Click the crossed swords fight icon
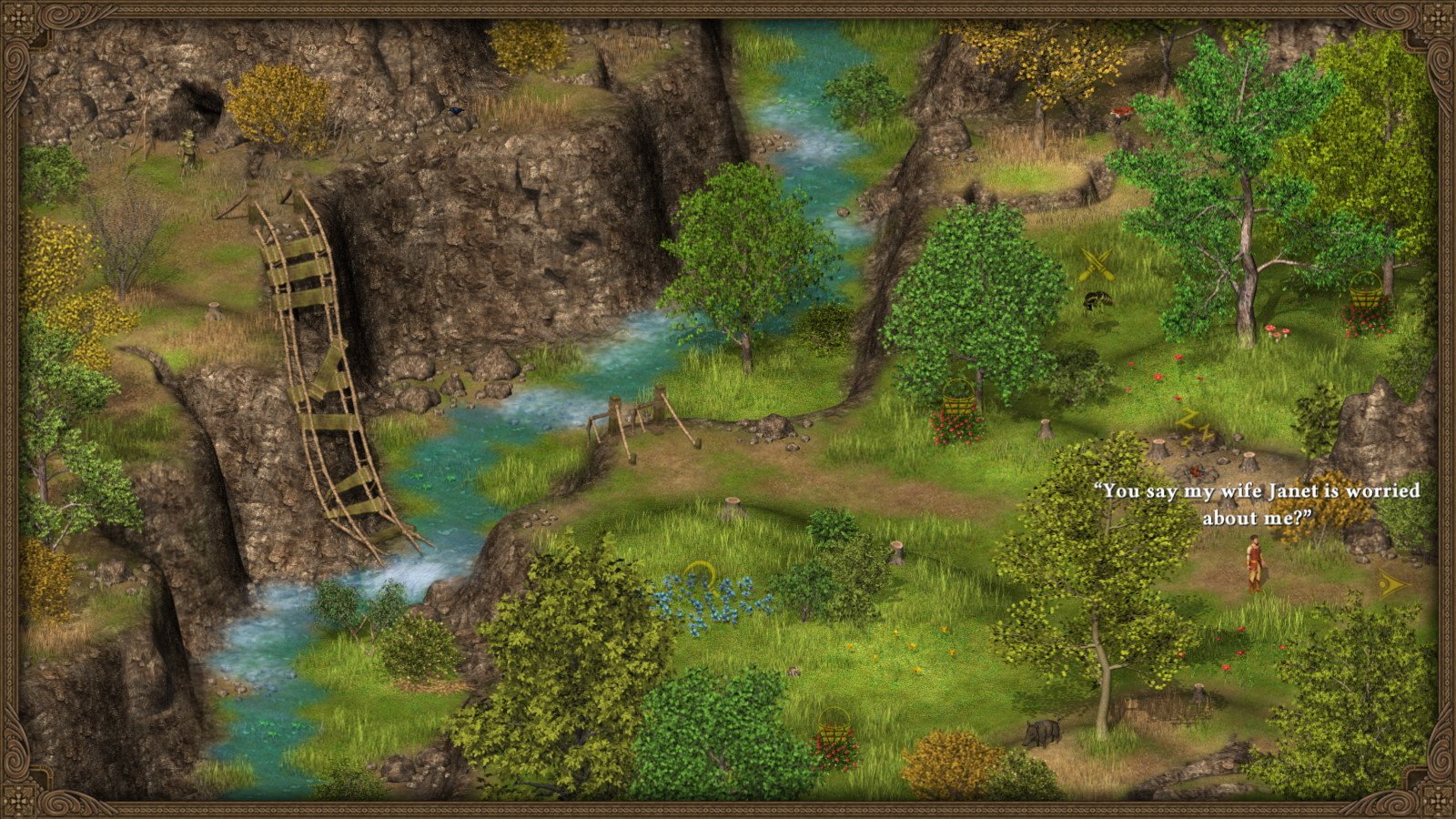The image size is (1456, 819). coord(1097,265)
